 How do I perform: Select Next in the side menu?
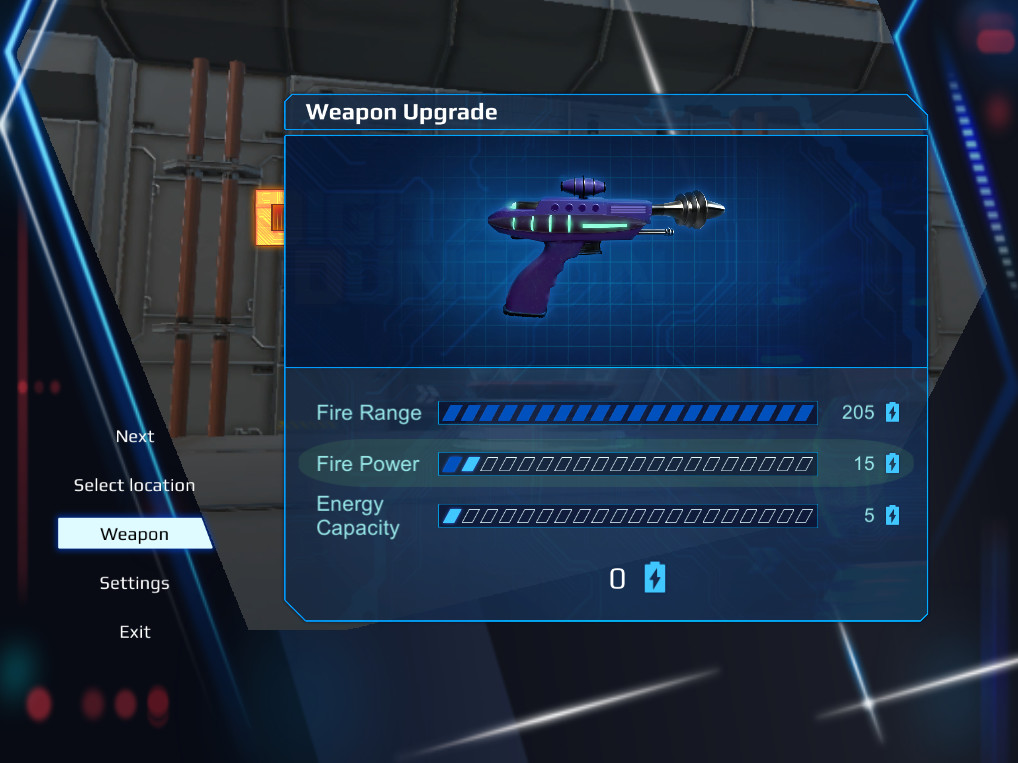point(135,436)
